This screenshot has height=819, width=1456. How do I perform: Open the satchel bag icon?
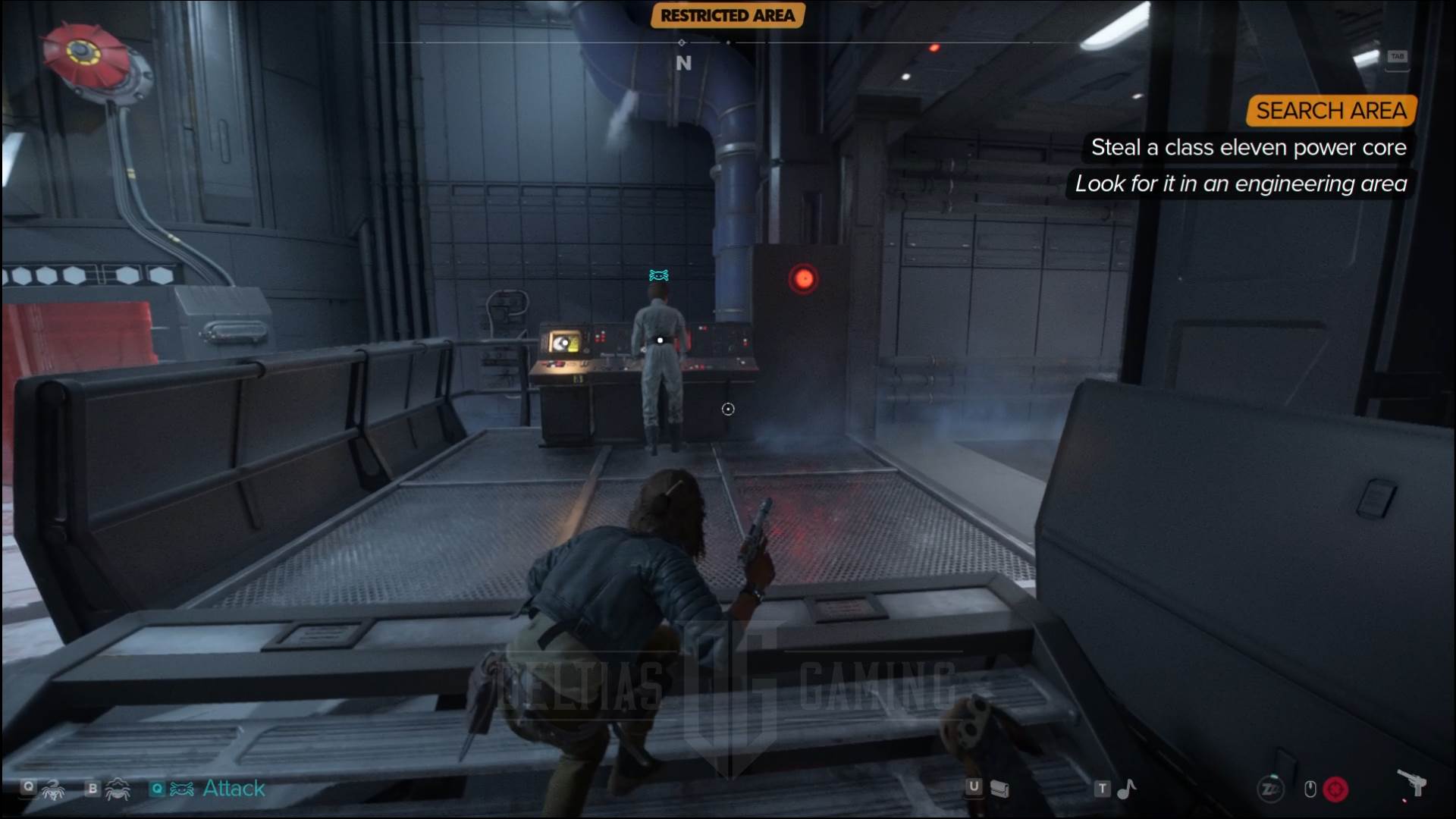pyautogui.click(x=1000, y=789)
